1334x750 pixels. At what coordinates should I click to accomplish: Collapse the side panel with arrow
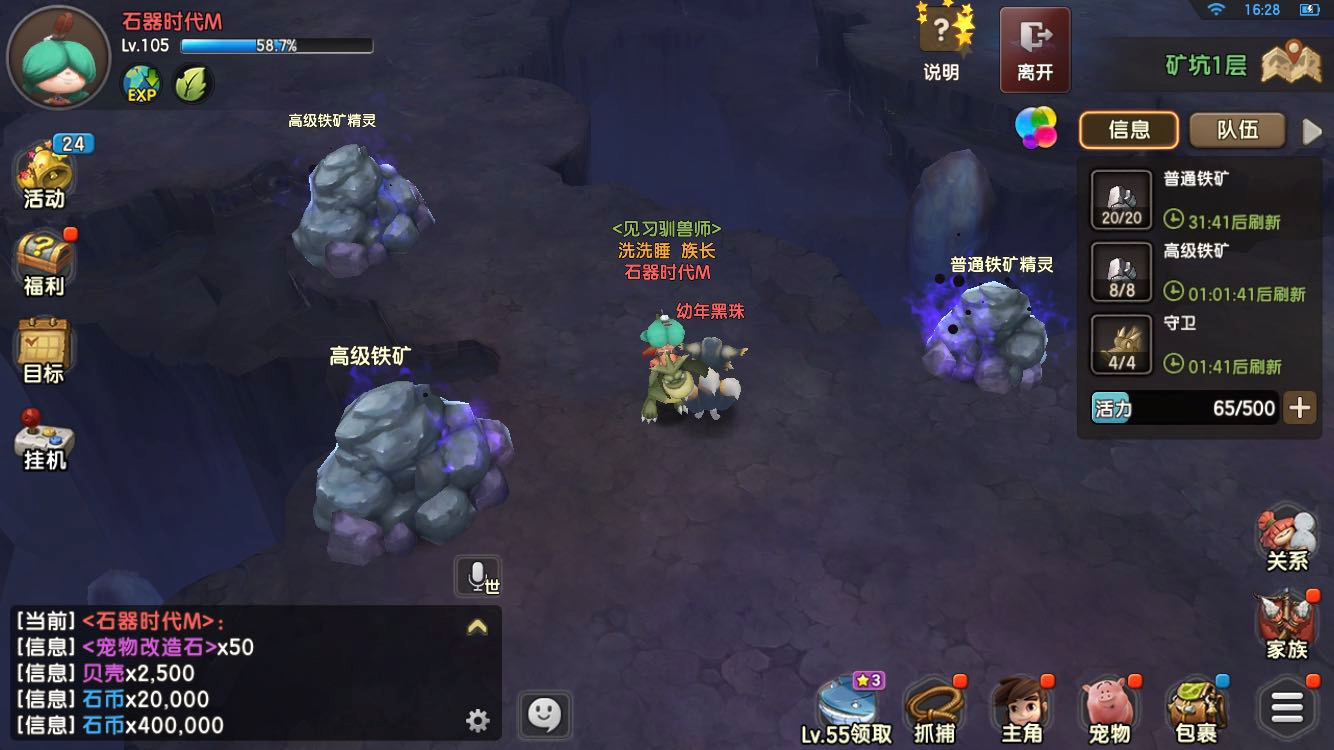1312,131
